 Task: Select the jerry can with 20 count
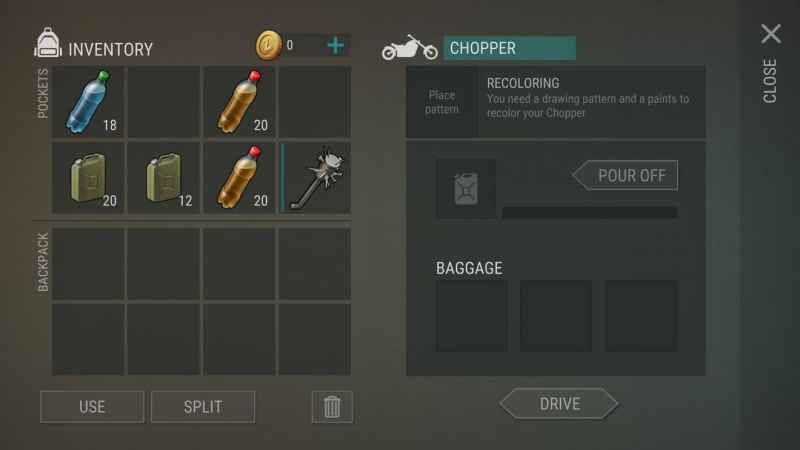coord(88,178)
